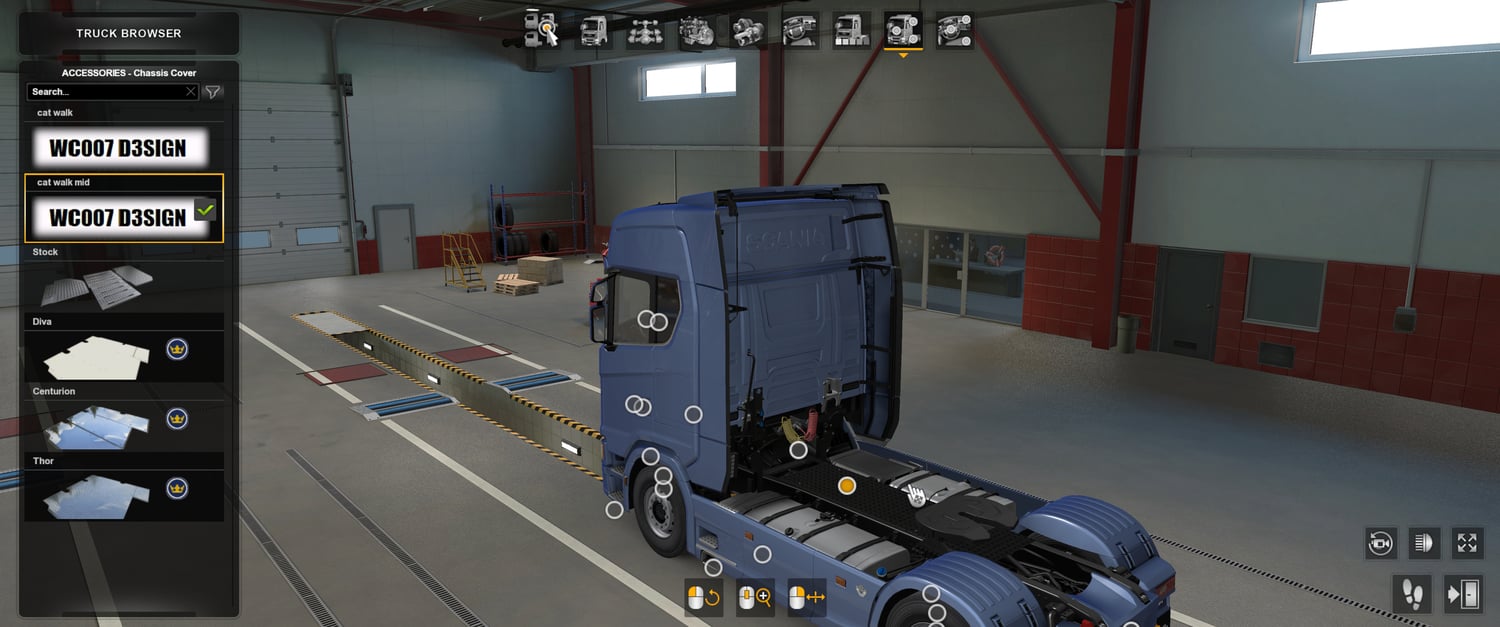Image resolution: width=1500 pixels, height=627 pixels.
Task: Toggle the truck headlights icon
Action: point(1423,543)
